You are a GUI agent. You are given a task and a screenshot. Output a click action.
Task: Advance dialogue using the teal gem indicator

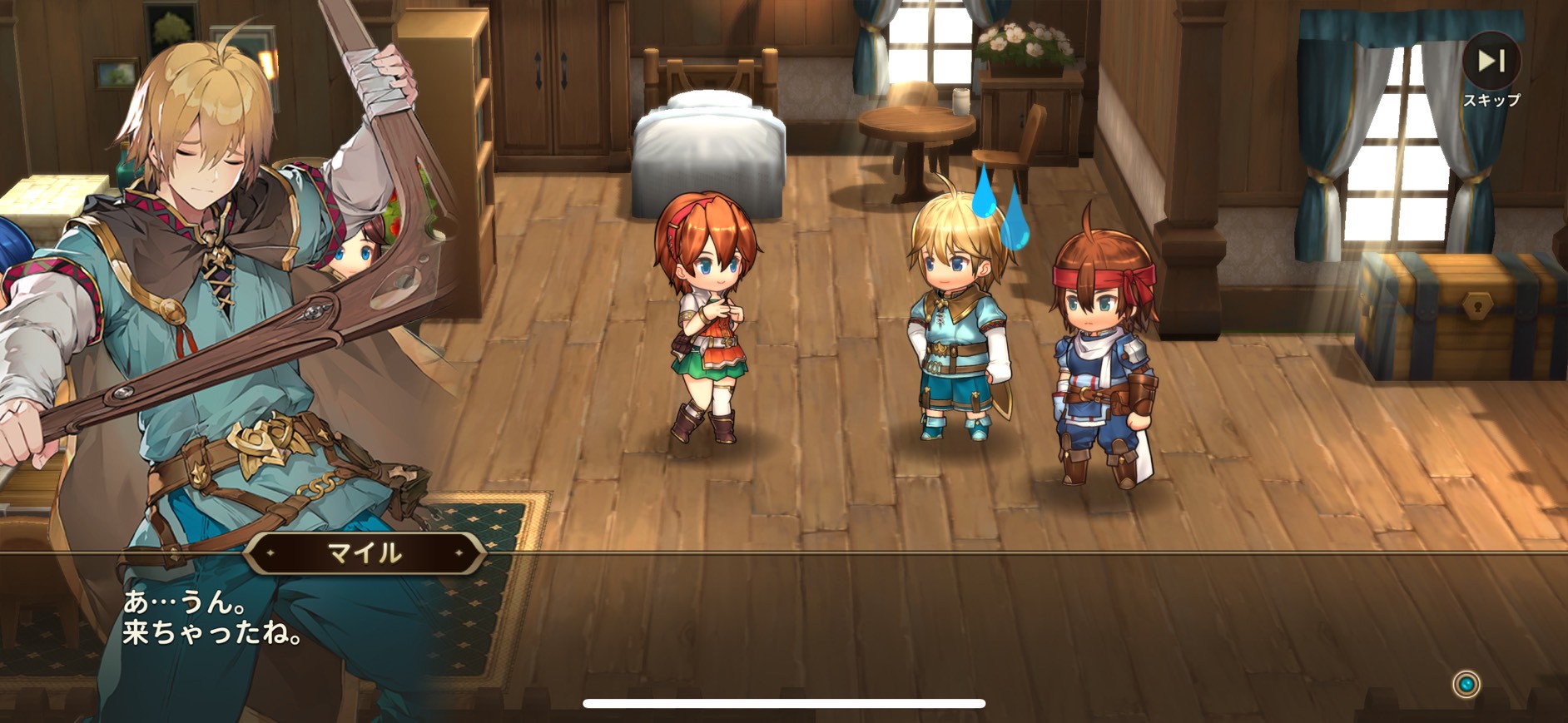tap(1466, 684)
